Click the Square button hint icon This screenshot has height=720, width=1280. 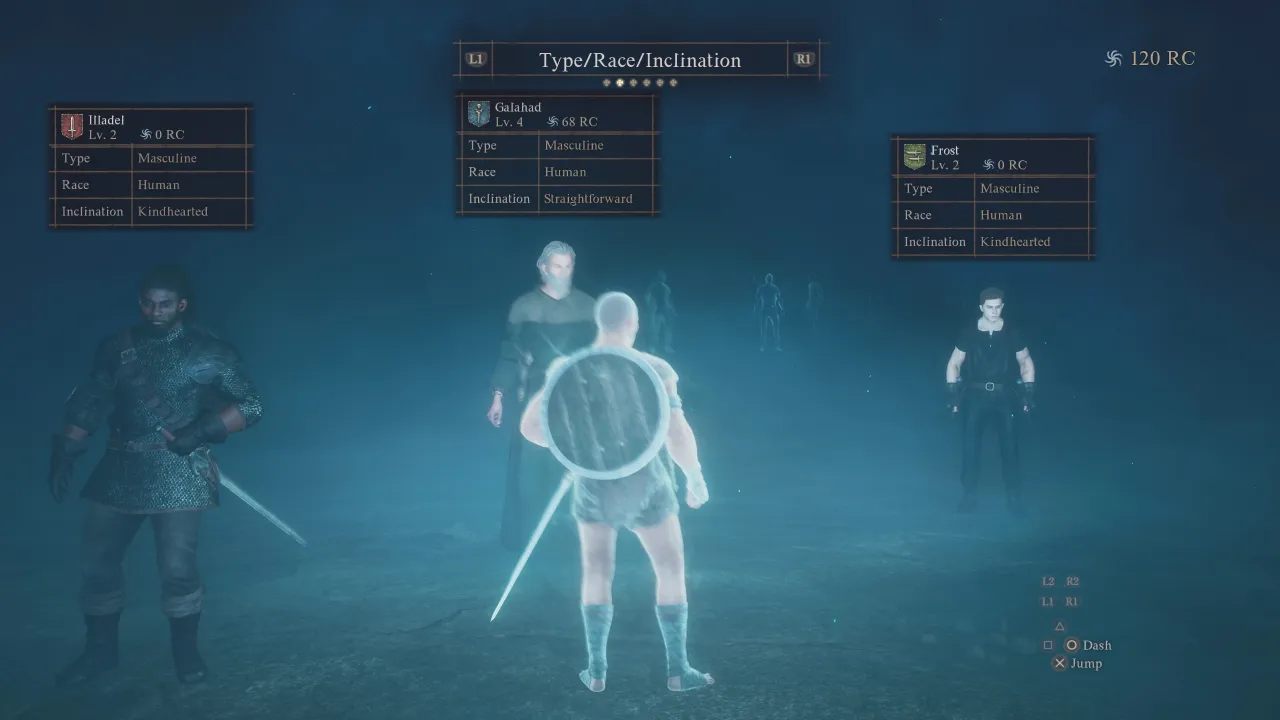[x=1048, y=645]
